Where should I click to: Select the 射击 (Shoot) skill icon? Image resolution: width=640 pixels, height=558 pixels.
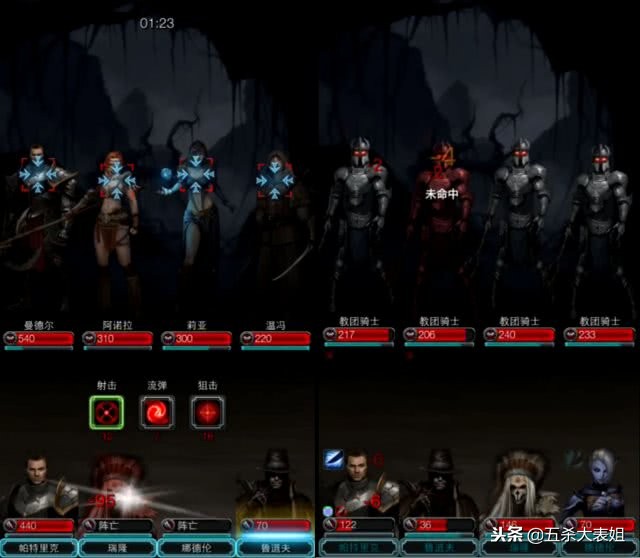(106, 411)
